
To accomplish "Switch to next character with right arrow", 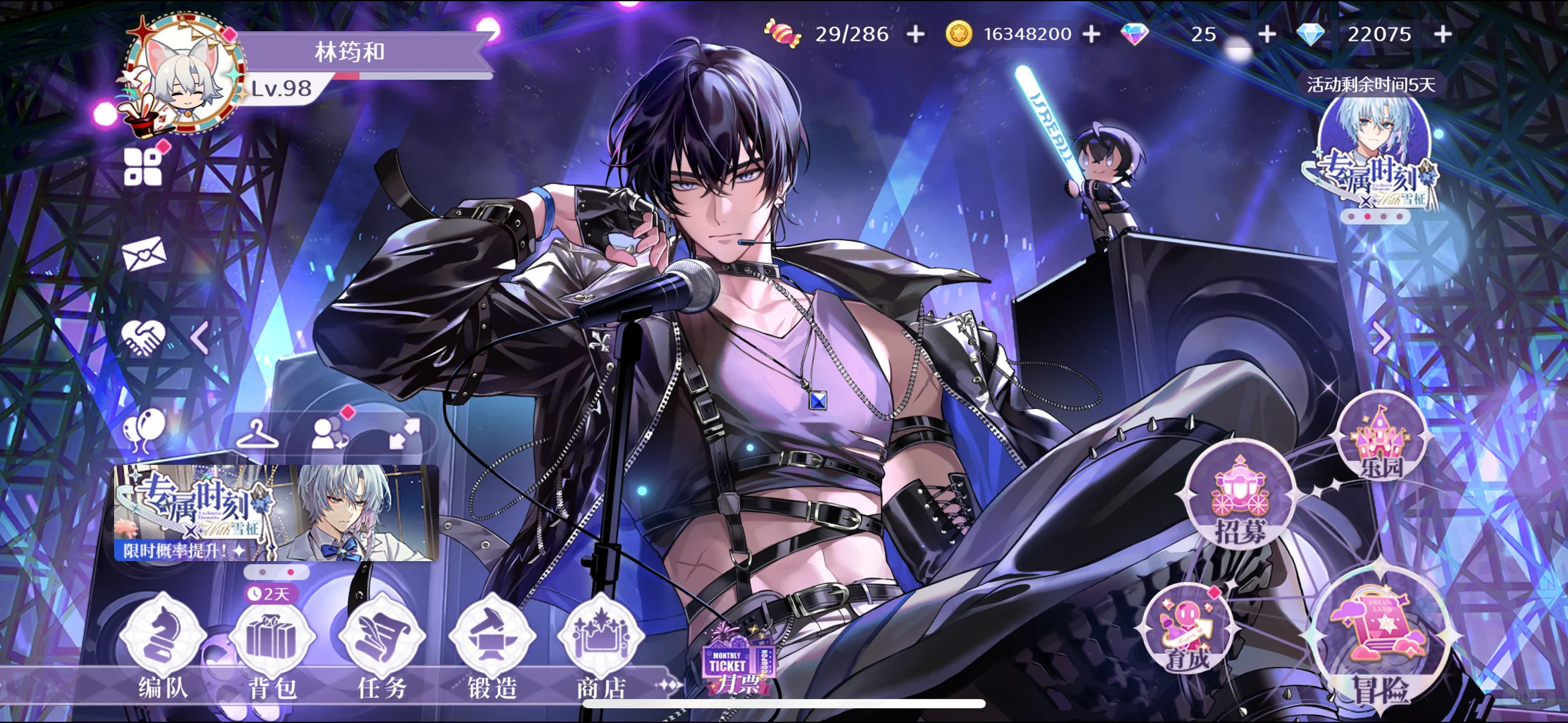I will (1381, 338).
